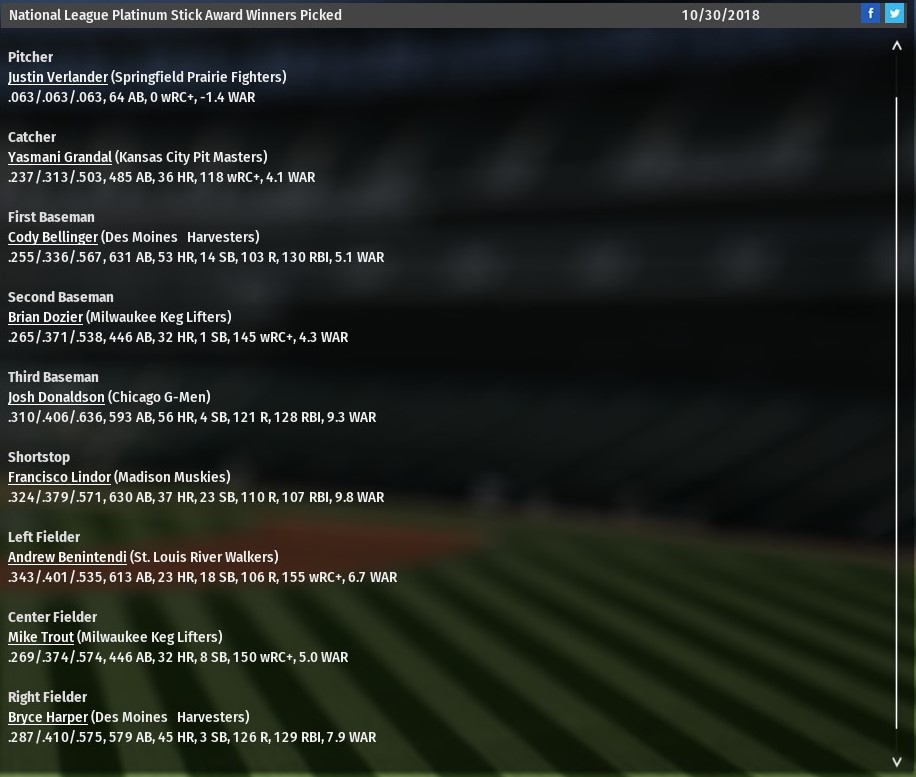Image resolution: width=916 pixels, height=777 pixels.
Task: Click the scrollbar's up arrow
Action: tap(897, 46)
